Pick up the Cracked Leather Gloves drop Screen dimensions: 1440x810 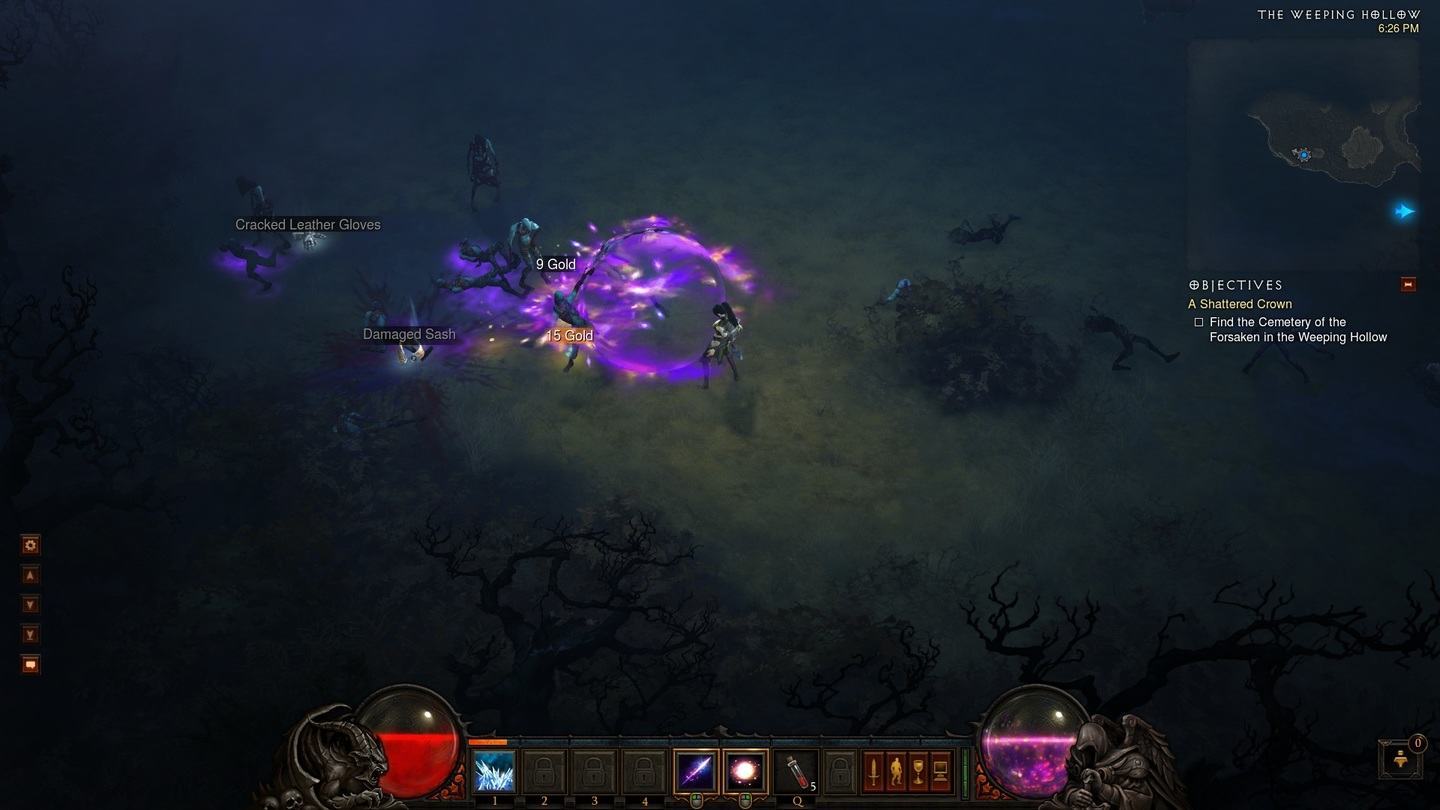pos(307,224)
